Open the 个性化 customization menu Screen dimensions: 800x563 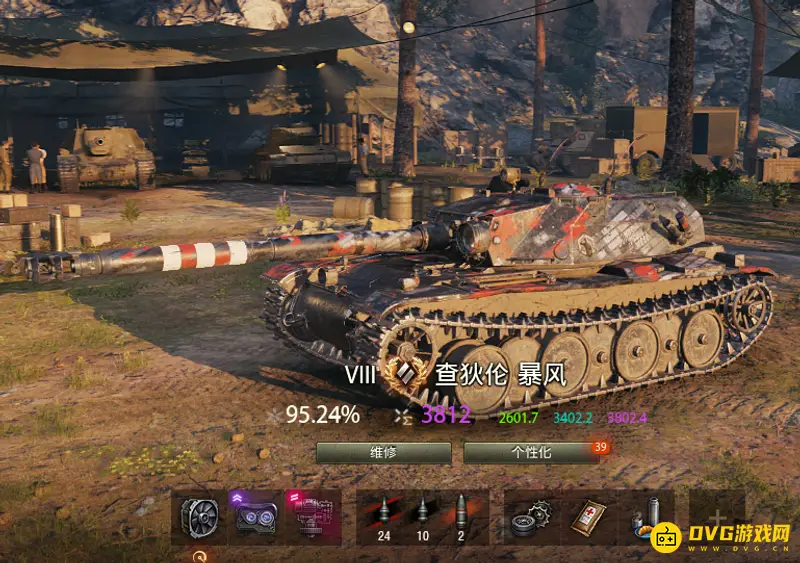530,452
